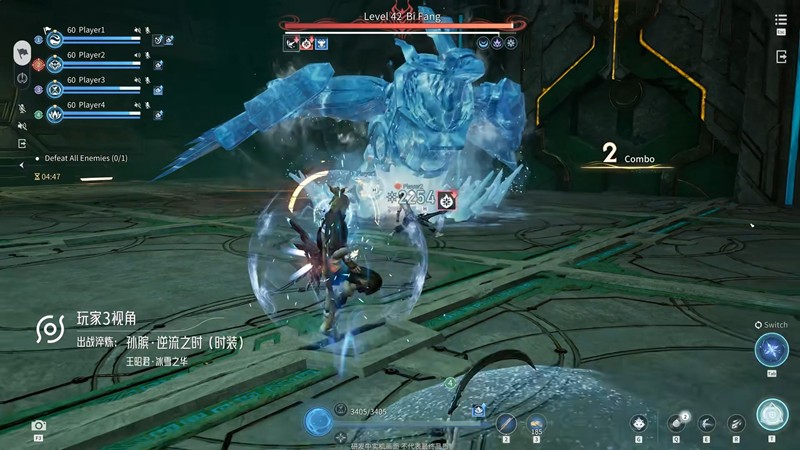Activate the Switch character ability icon

771,350
